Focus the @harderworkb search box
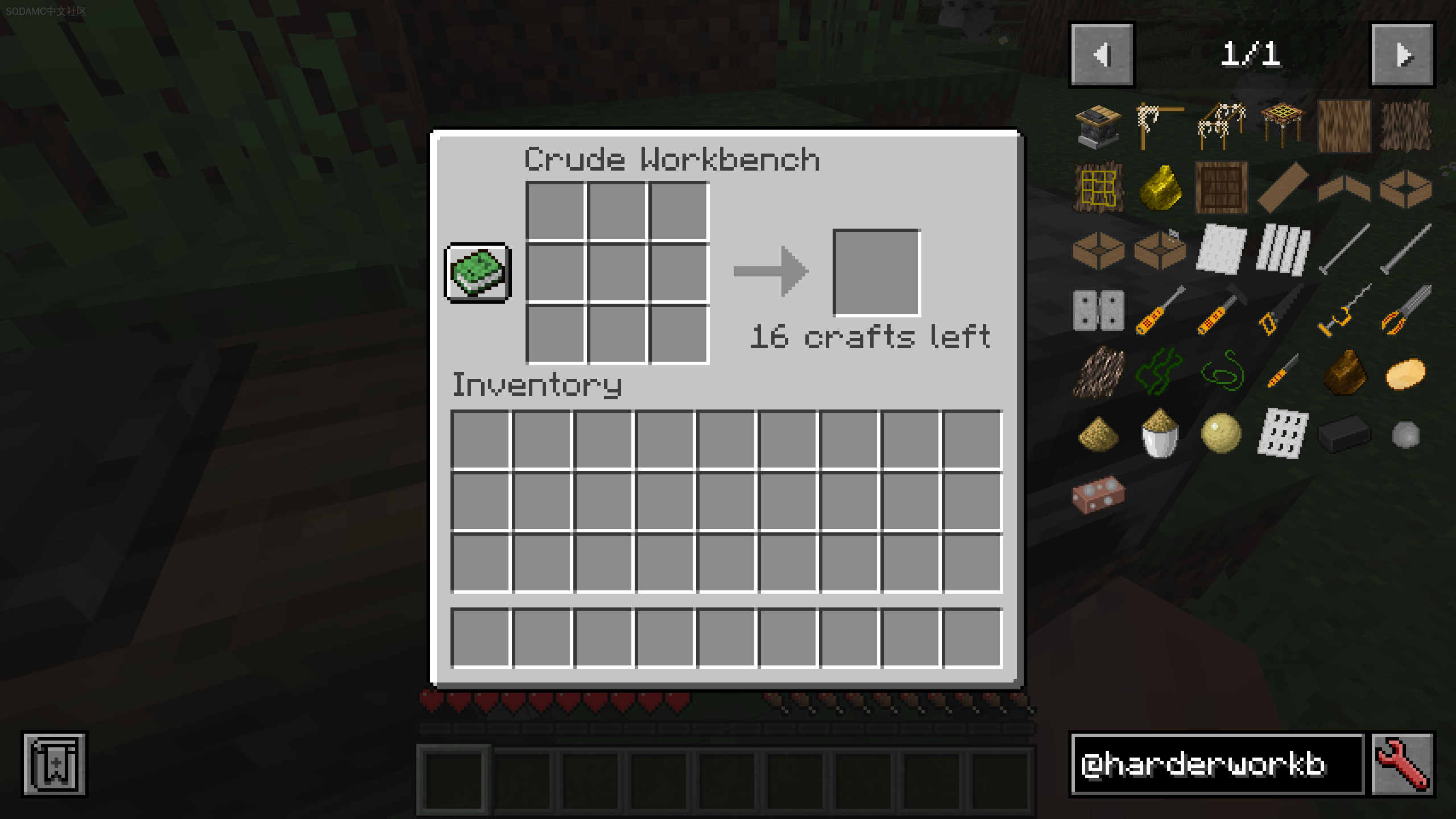Image resolution: width=1456 pixels, height=819 pixels. pos(1217,764)
